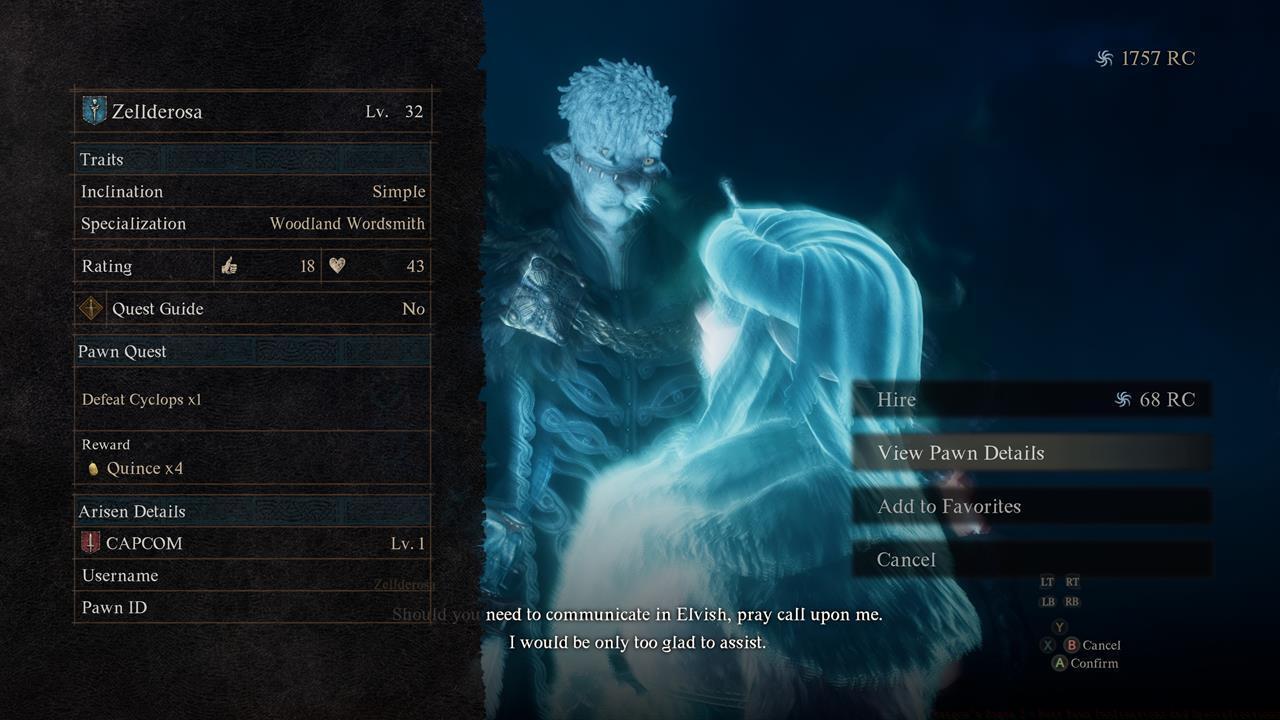Click Cancel in the pawn menu

point(906,559)
